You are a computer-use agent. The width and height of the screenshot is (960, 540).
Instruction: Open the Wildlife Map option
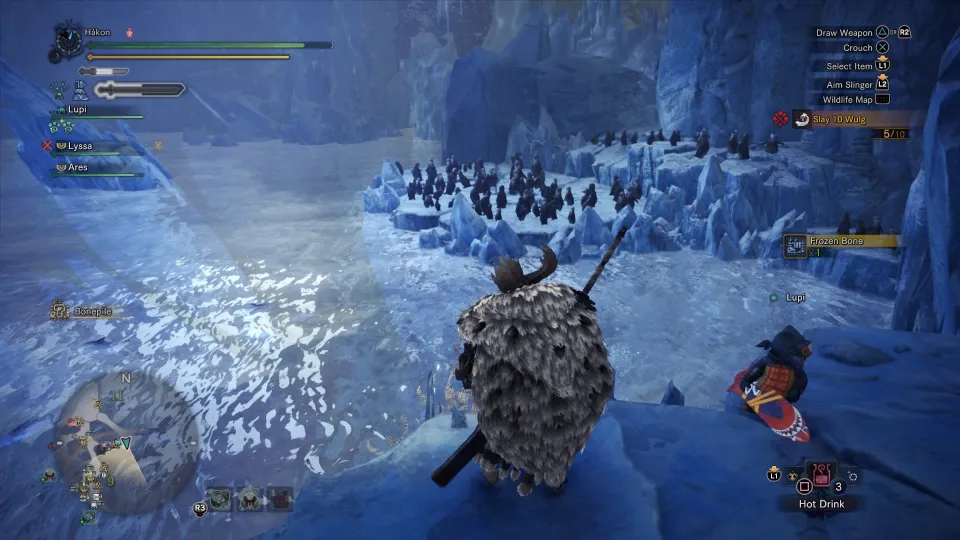click(x=848, y=99)
